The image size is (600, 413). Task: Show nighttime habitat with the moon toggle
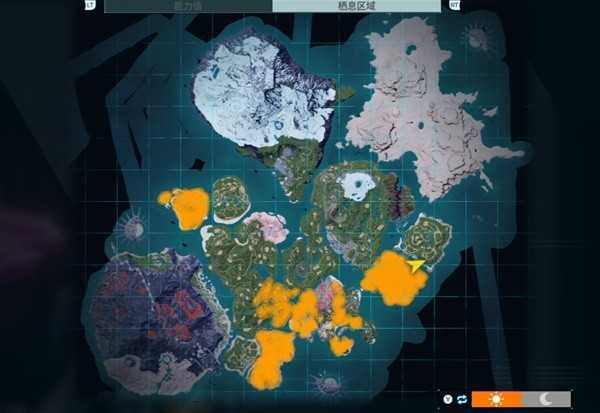(x=546, y=398)
